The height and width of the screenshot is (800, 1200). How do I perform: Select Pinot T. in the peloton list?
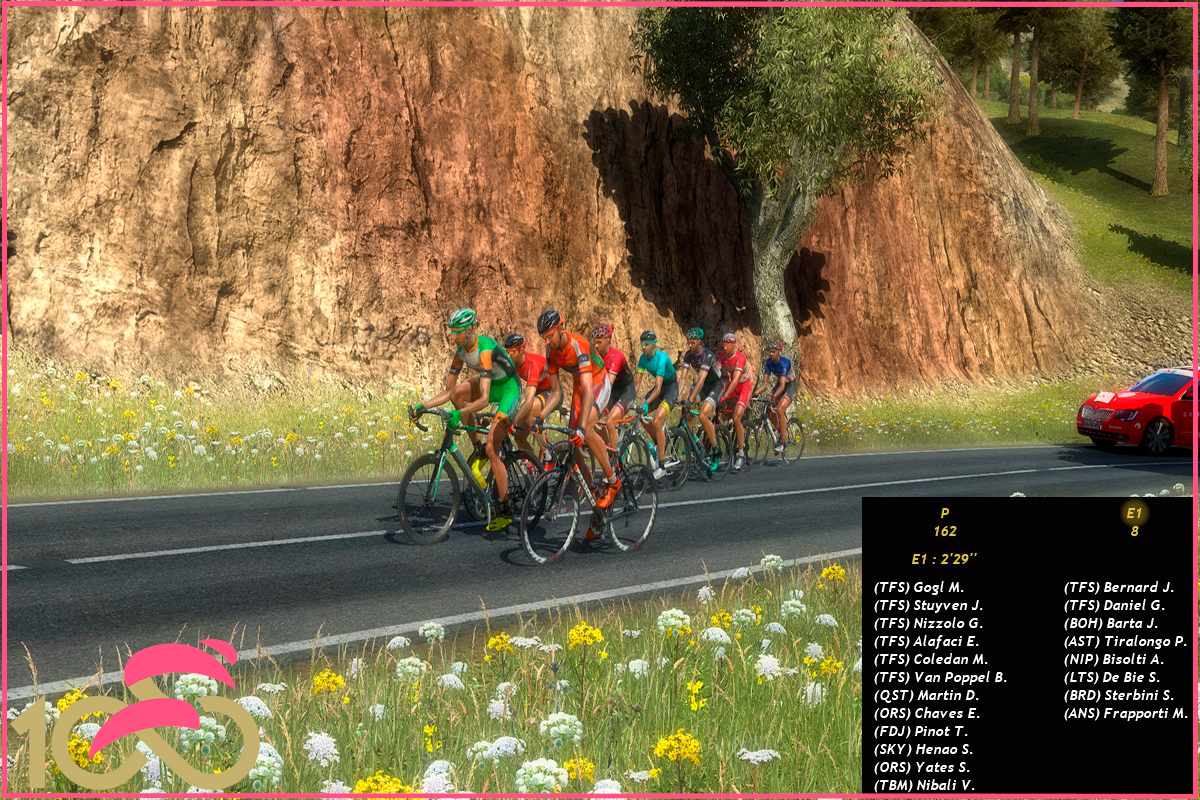(921, 731)
